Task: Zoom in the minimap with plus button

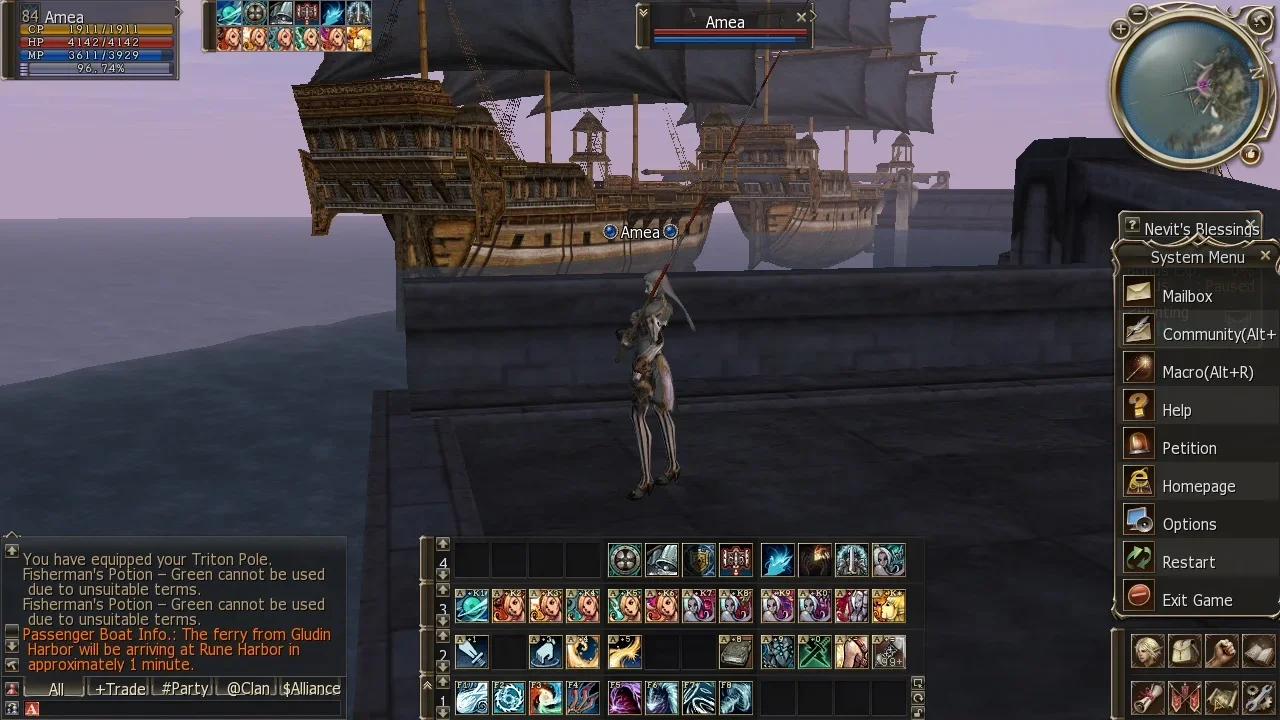Action: (1120, 30)
